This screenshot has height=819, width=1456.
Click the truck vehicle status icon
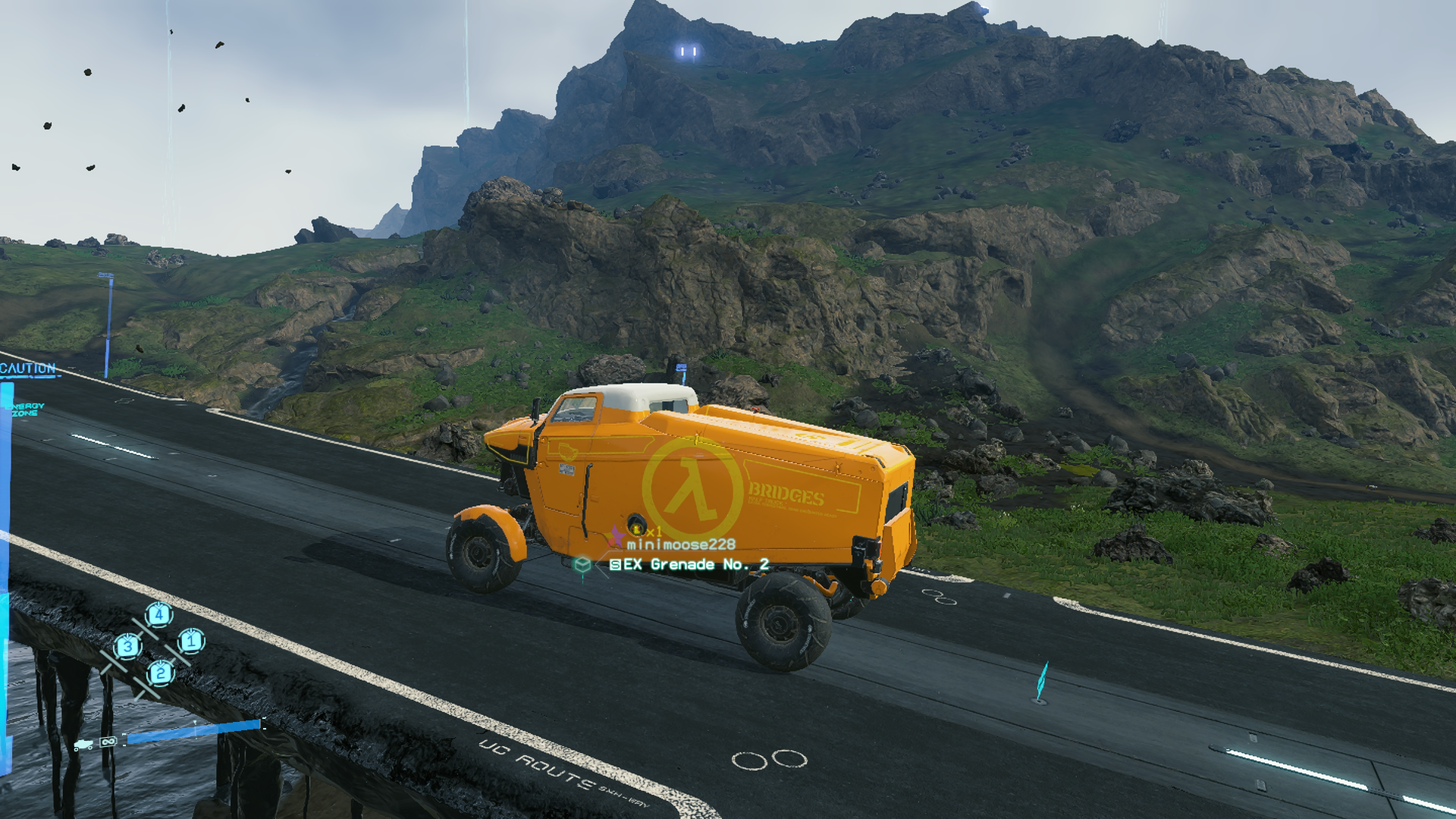(83, 744)
